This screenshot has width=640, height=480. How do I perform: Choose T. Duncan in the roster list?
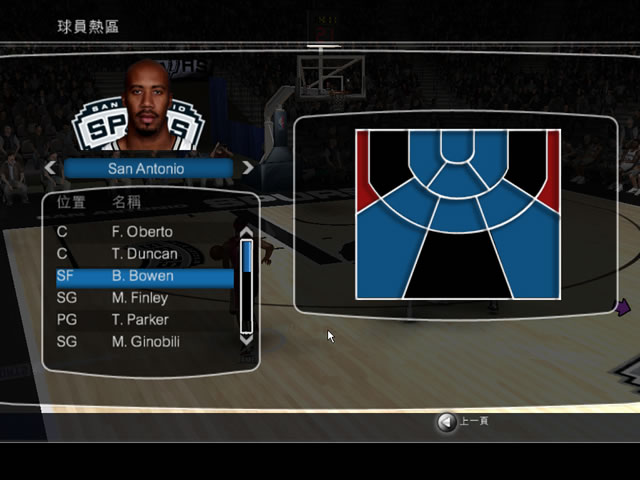click(x=144, y=254)
